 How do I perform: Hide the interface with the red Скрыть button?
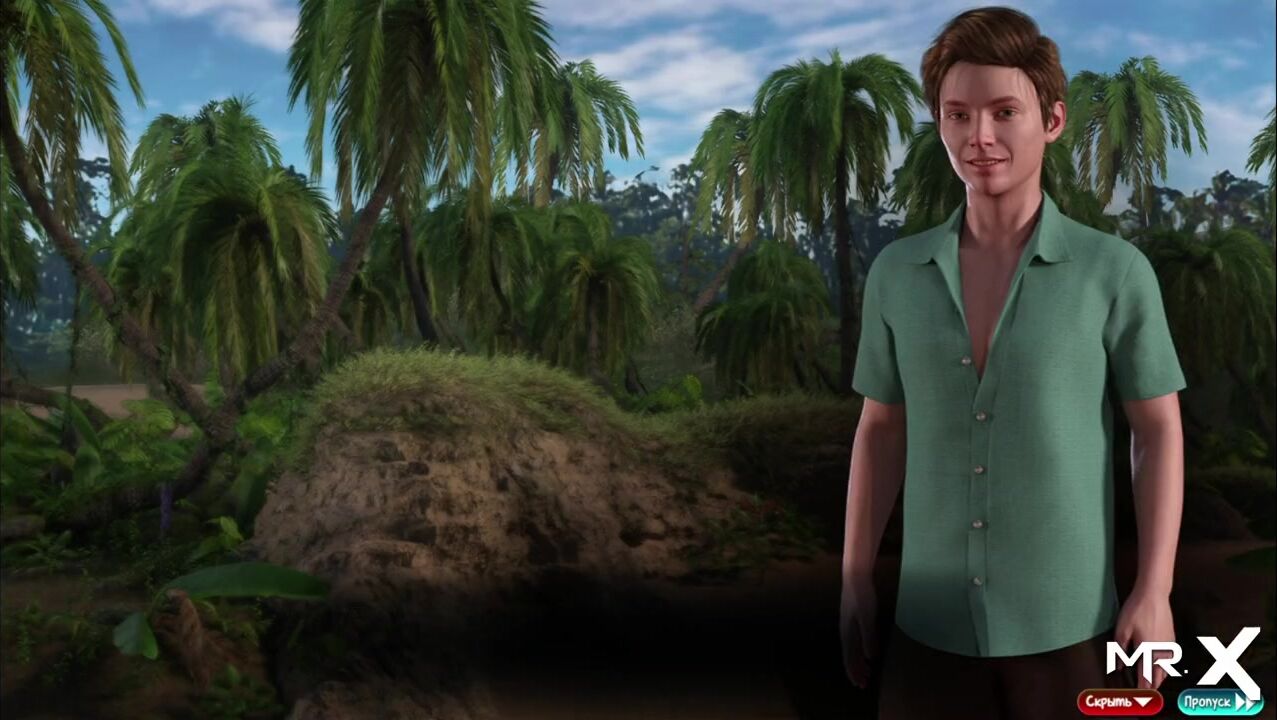[1119, 702]
